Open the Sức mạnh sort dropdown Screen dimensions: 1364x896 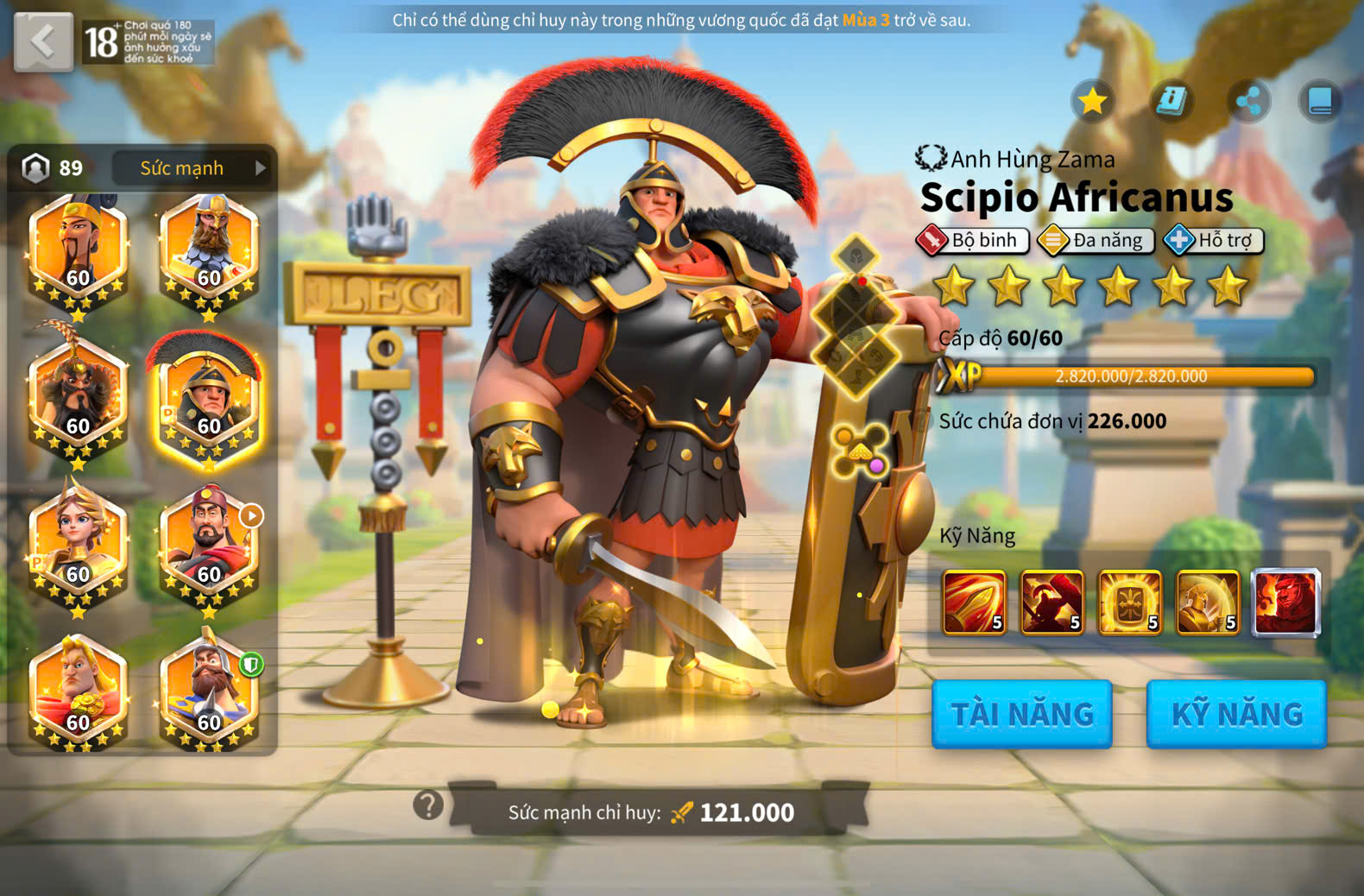(x=191, y=167)
